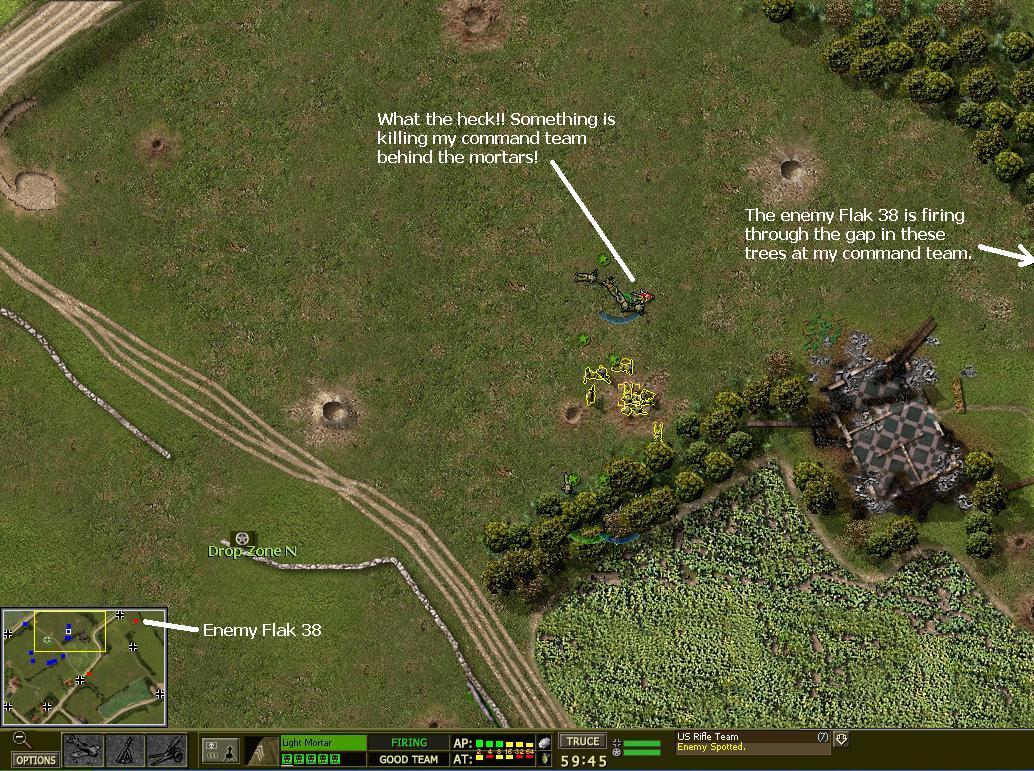
Task: Select the red enemy Flak 38 marker on minimap
Action: point(135,621)
